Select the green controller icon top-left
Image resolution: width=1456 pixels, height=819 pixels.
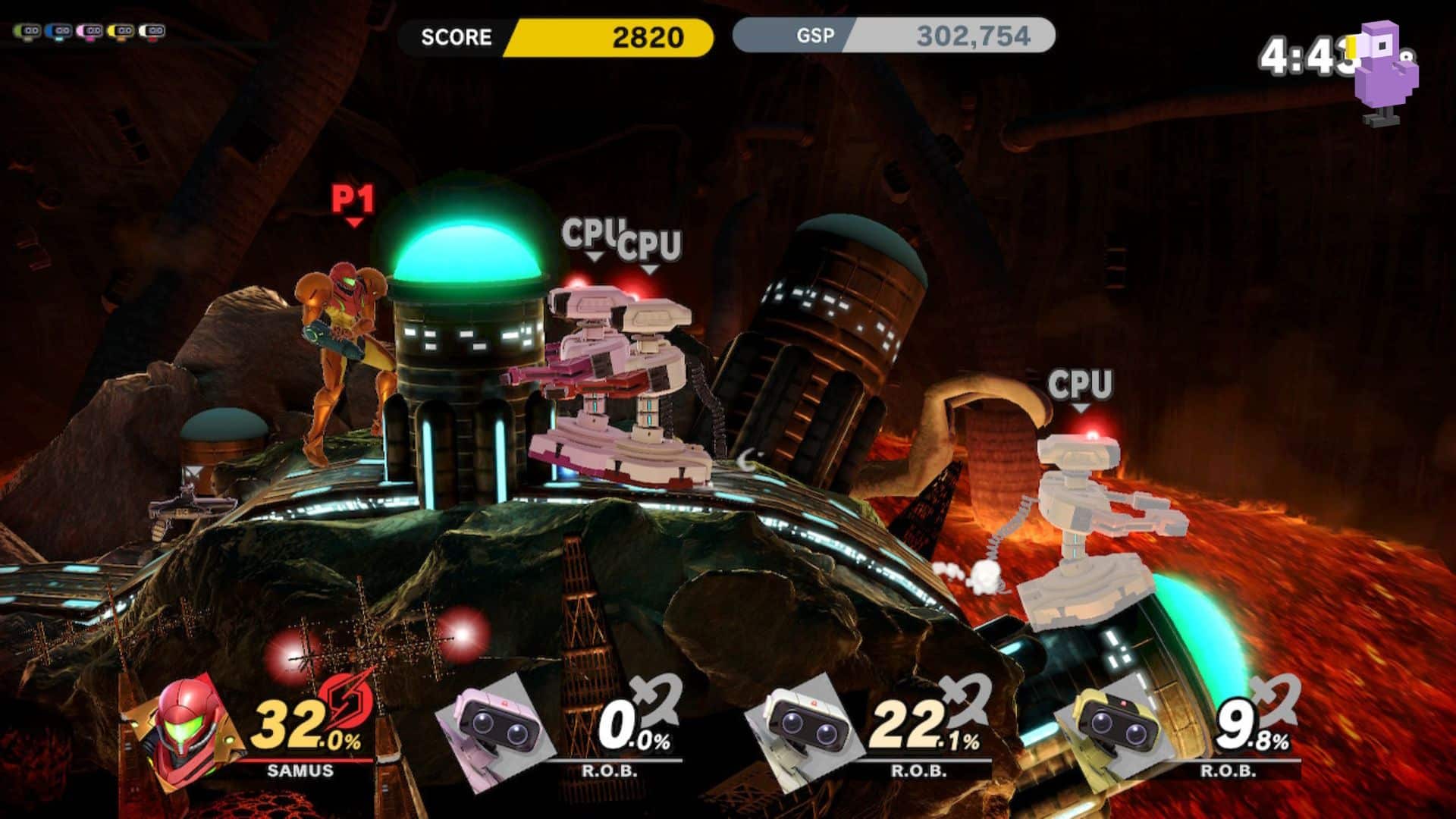[x=27, y=30]
